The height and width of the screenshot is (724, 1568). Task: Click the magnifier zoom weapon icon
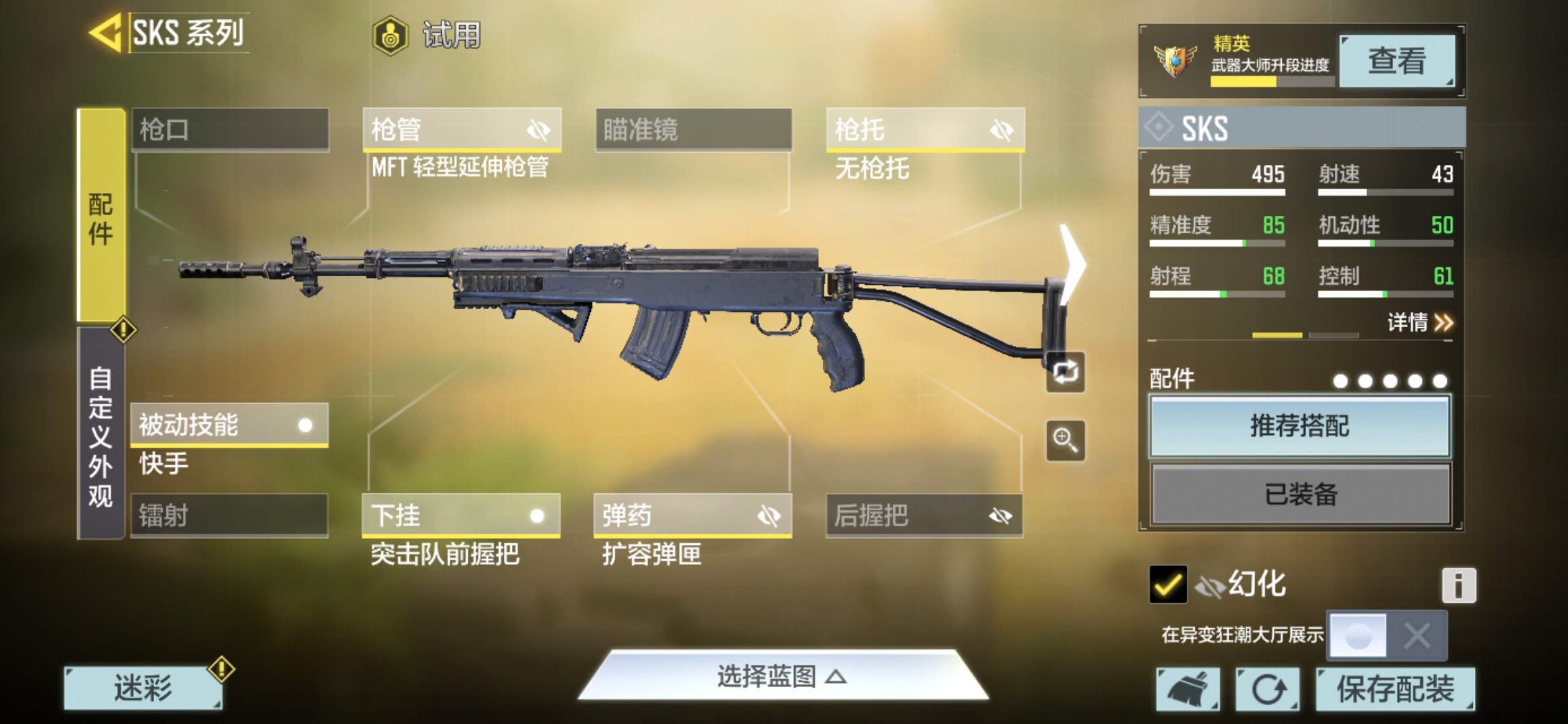[1065, 440]
